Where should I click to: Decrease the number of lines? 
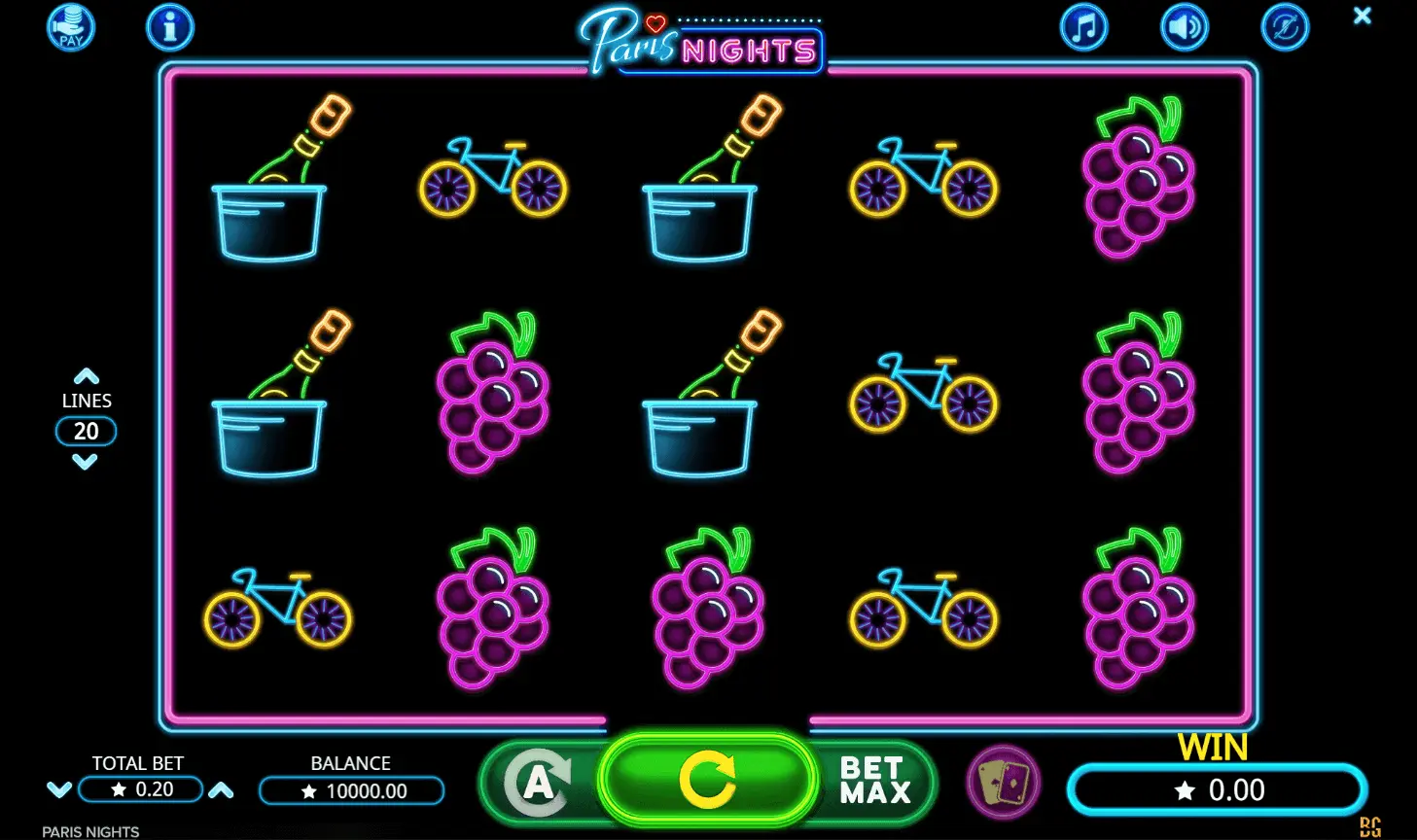(x=86, y=463)
